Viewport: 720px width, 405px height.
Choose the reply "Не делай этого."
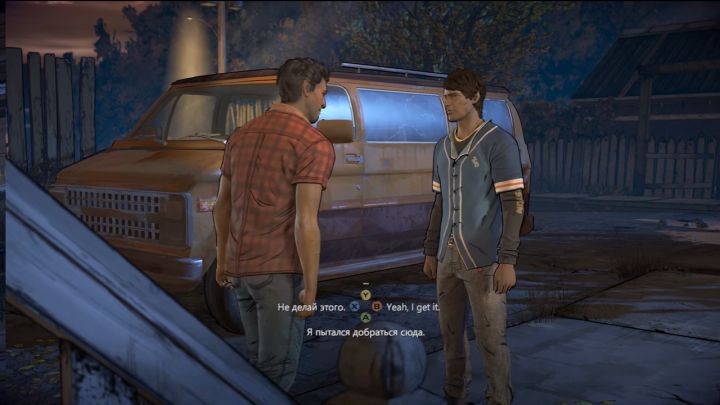coord(311,306)
